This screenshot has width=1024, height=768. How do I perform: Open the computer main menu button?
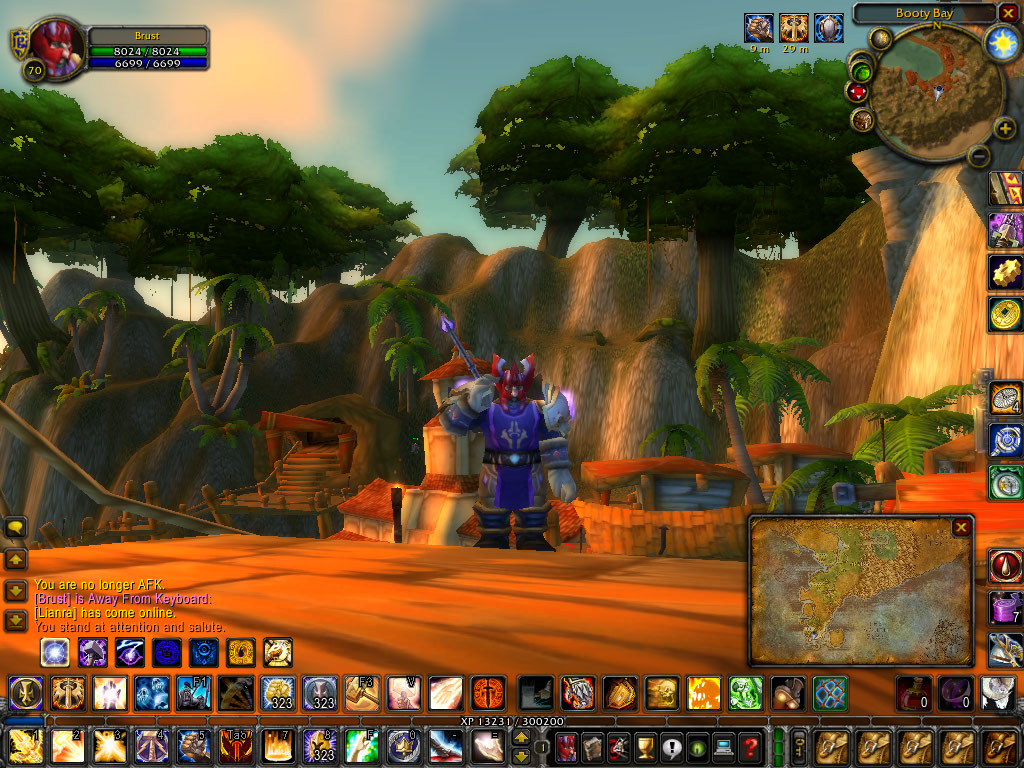point(724,746)
